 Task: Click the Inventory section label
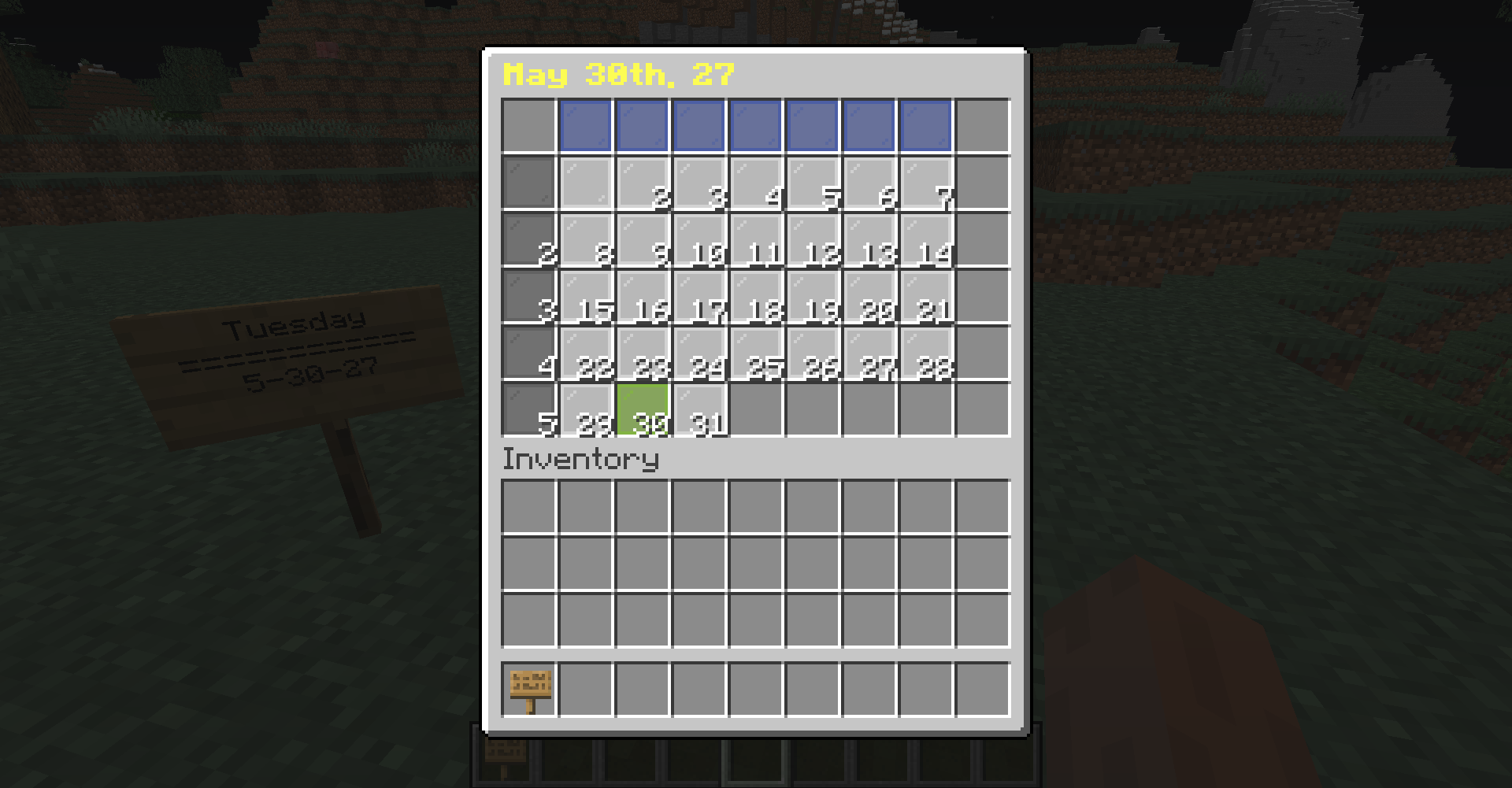click(580, 459)
